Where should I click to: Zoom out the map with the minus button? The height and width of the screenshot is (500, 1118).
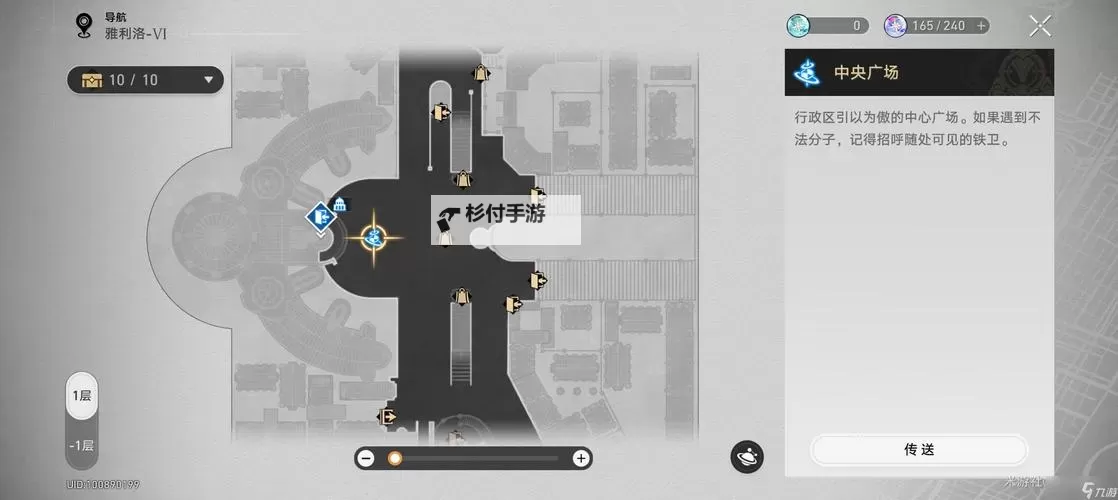pos(366,458)
